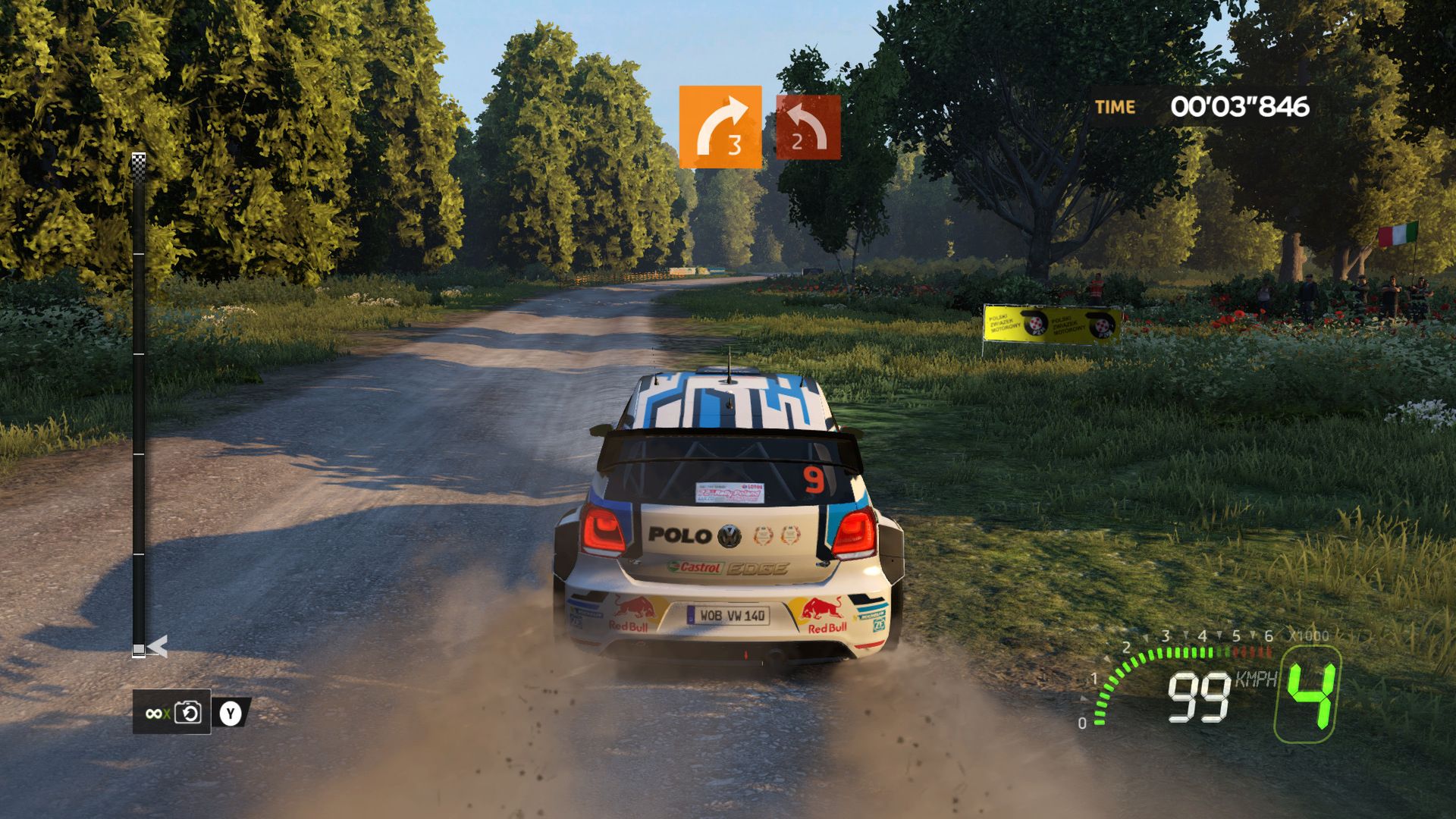Select the TIME heading in the top corner

[1113, 106]
